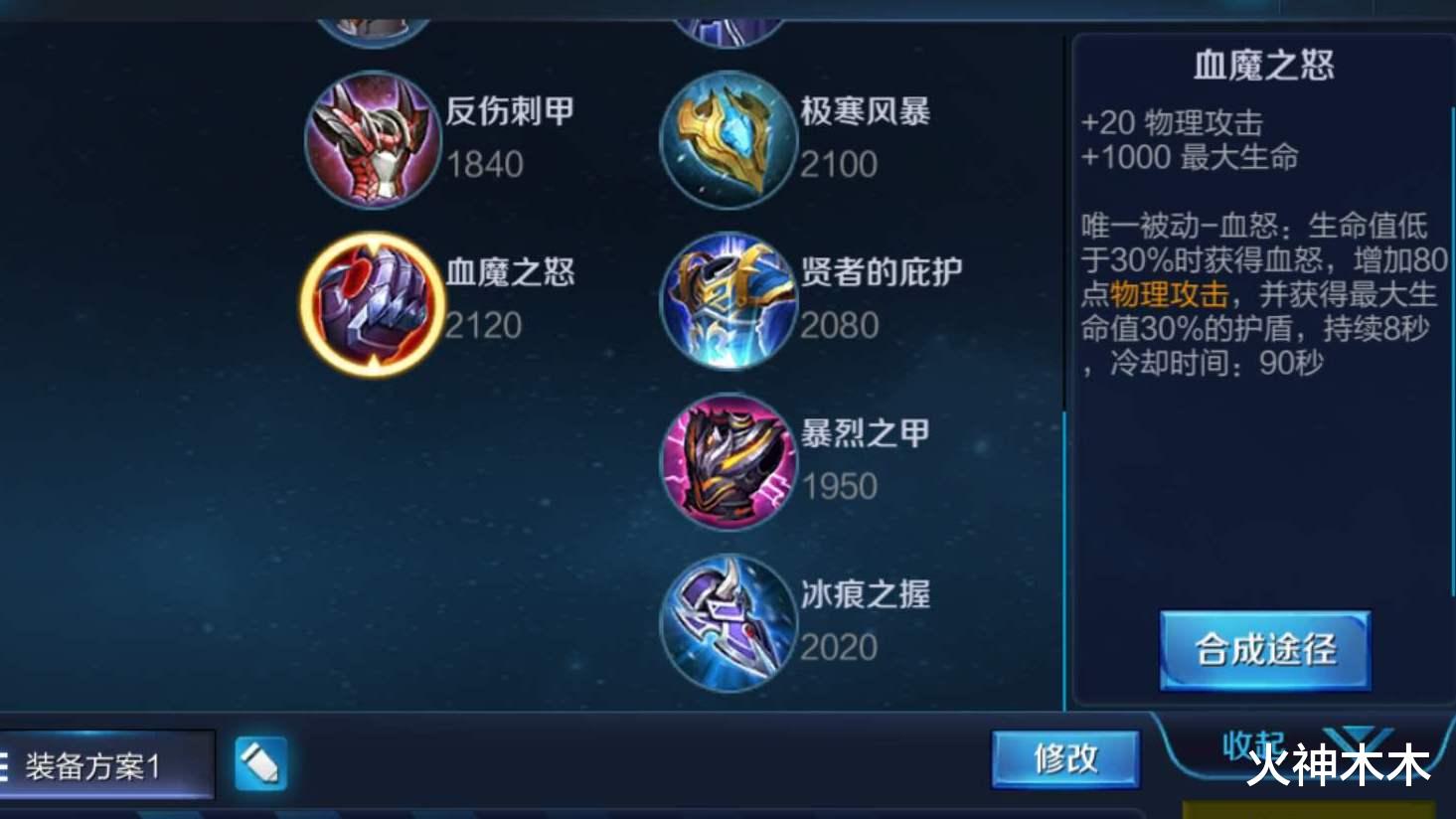Click the 1840 price under 反伤刺甲
1456x819 pixels.
(x=486, y=165)
